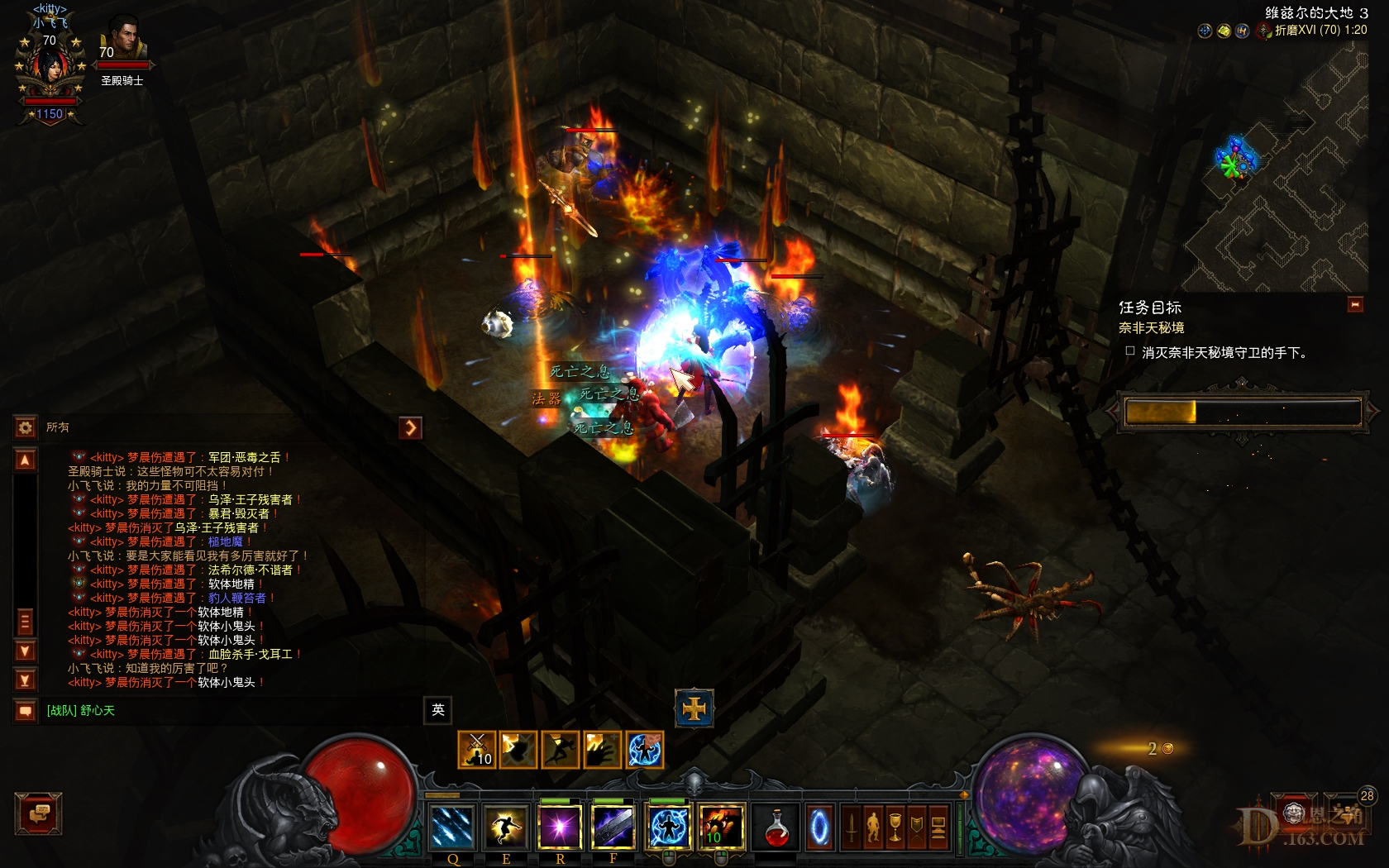
Task: Open the chat options gear menu
Action: [x=23, y=427]
